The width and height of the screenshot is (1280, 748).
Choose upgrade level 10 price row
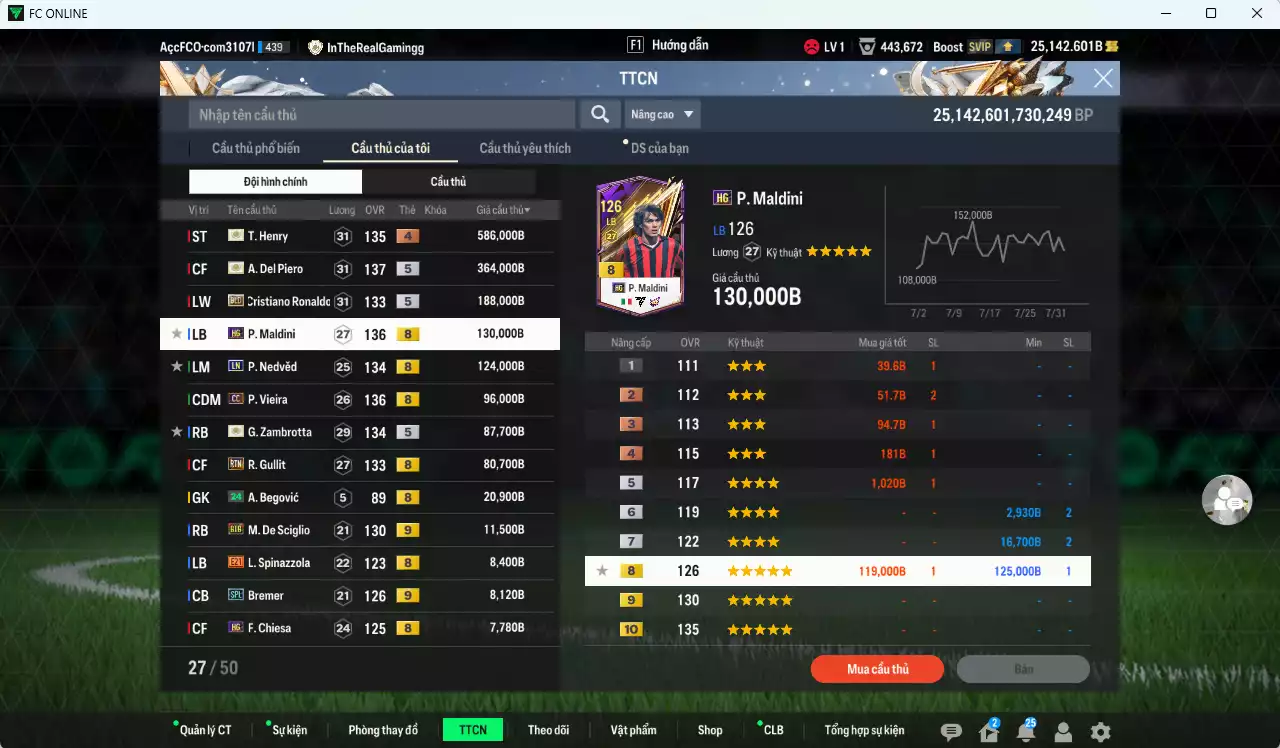pyautogui.click(x=837, y=630)
